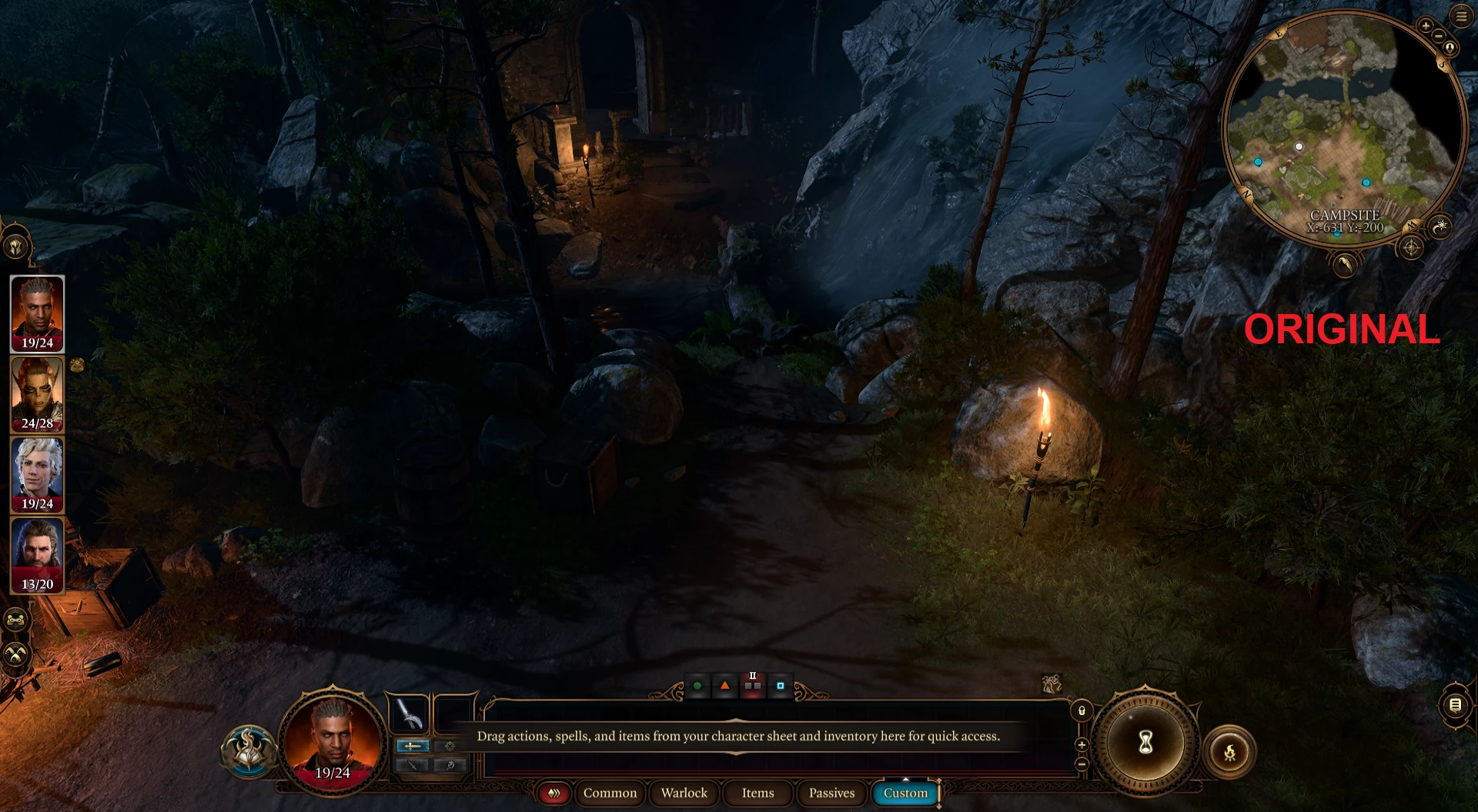This screenshot has width=1478, height=812.
Task: Click the hourglass end turn button
Action: (x=1145, y=743)
